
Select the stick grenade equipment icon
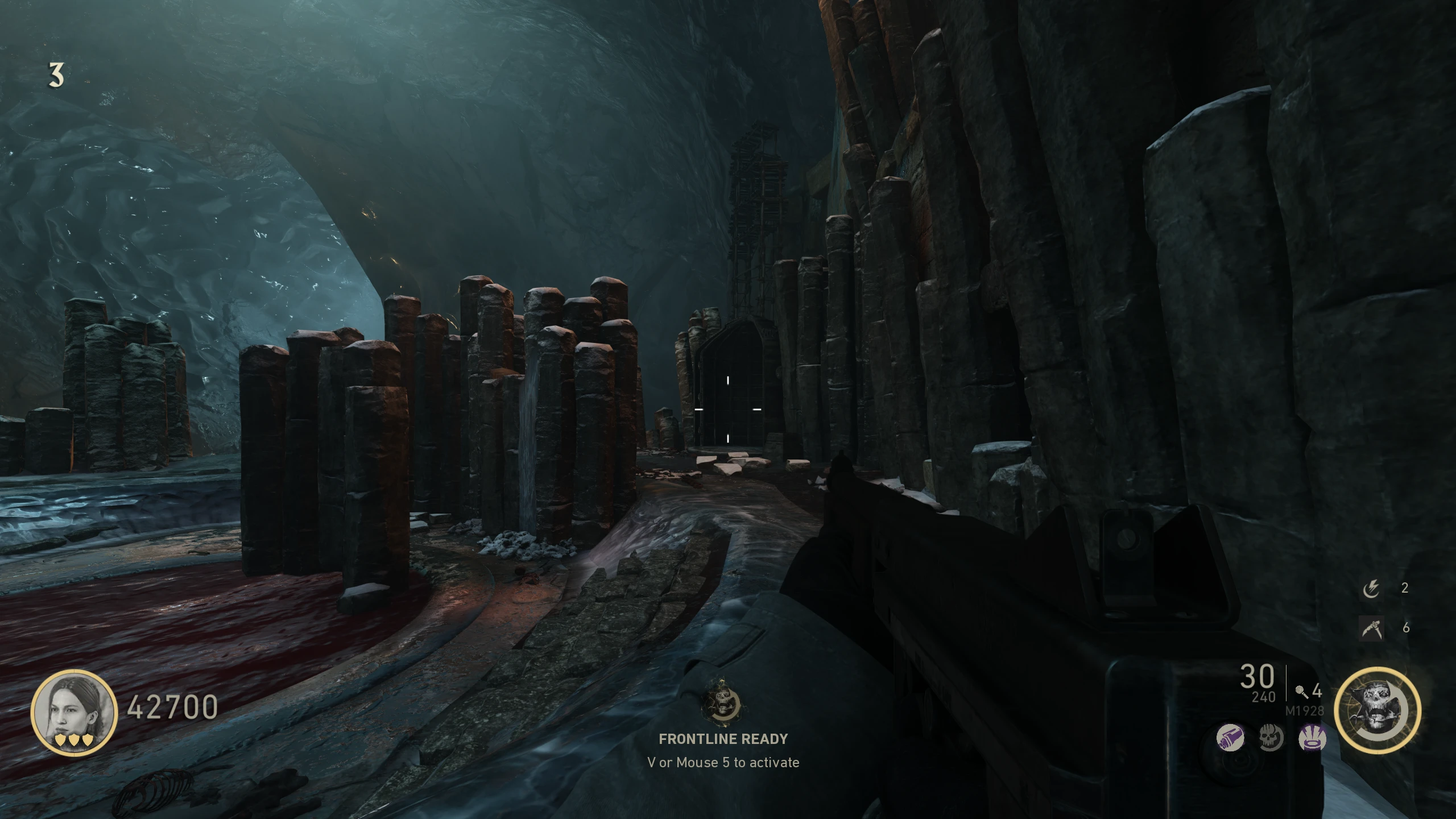coord(1300,692)
